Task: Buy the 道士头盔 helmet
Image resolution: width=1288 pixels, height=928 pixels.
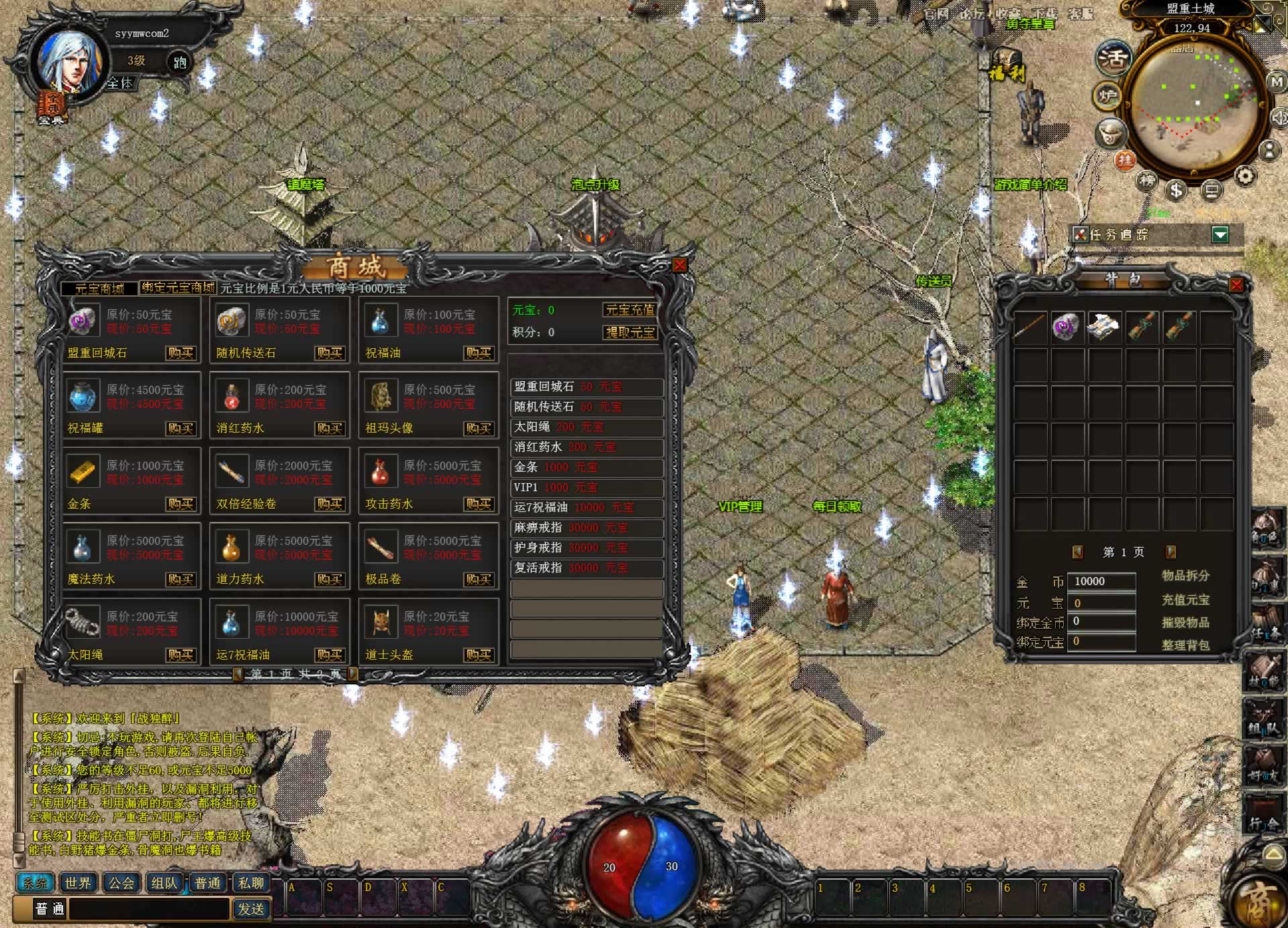Action: [x=479, y=655]
